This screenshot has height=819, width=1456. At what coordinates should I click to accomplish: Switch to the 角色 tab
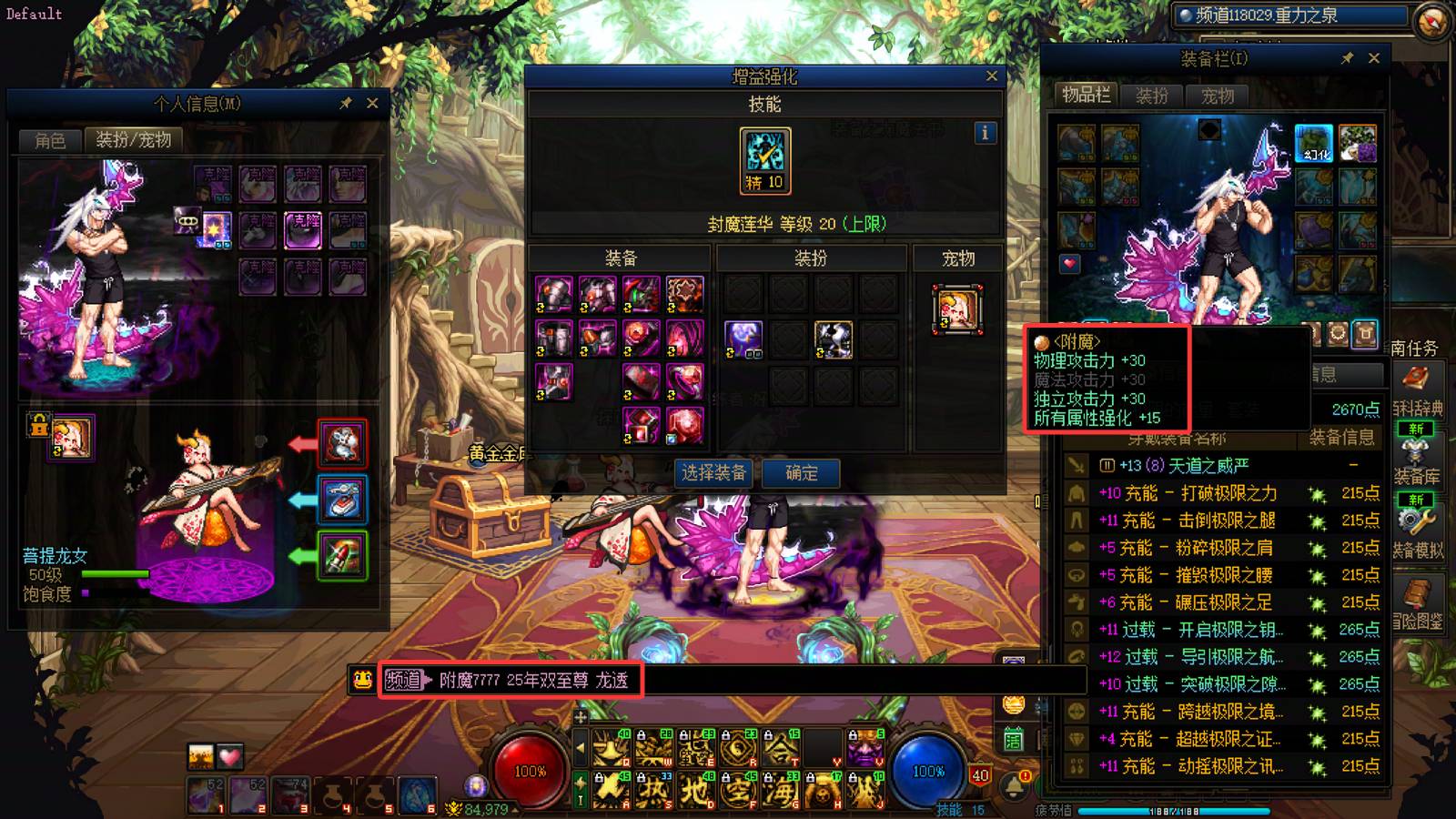tap(50, 140)
